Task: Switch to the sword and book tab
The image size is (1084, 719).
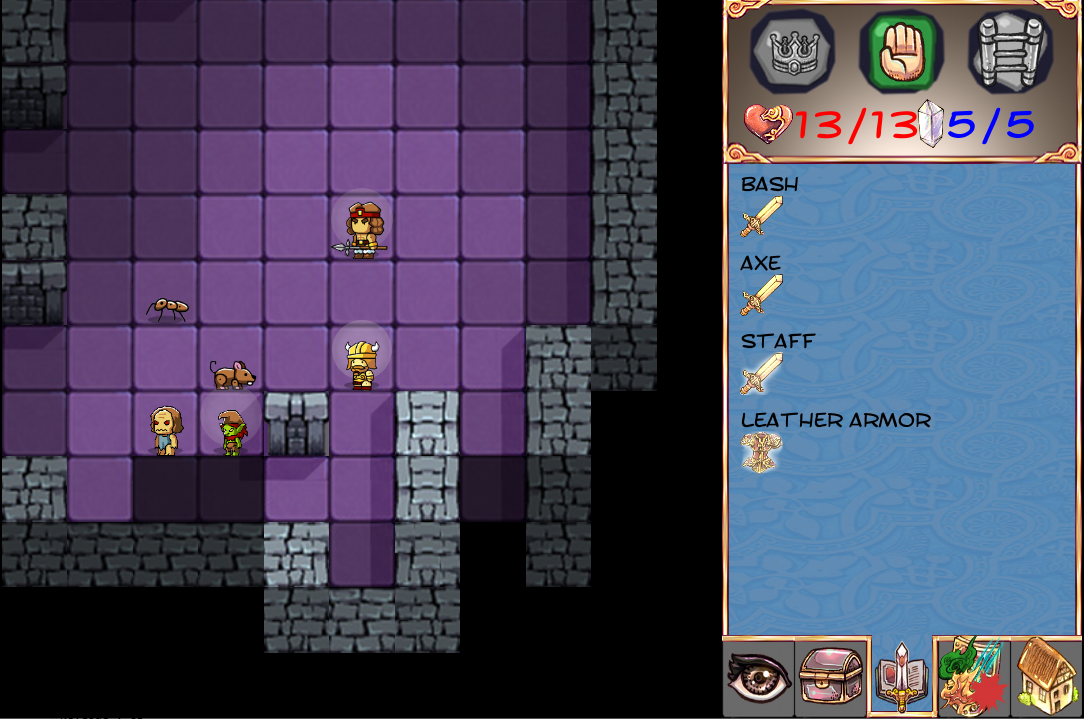Action: pos(901,679)
